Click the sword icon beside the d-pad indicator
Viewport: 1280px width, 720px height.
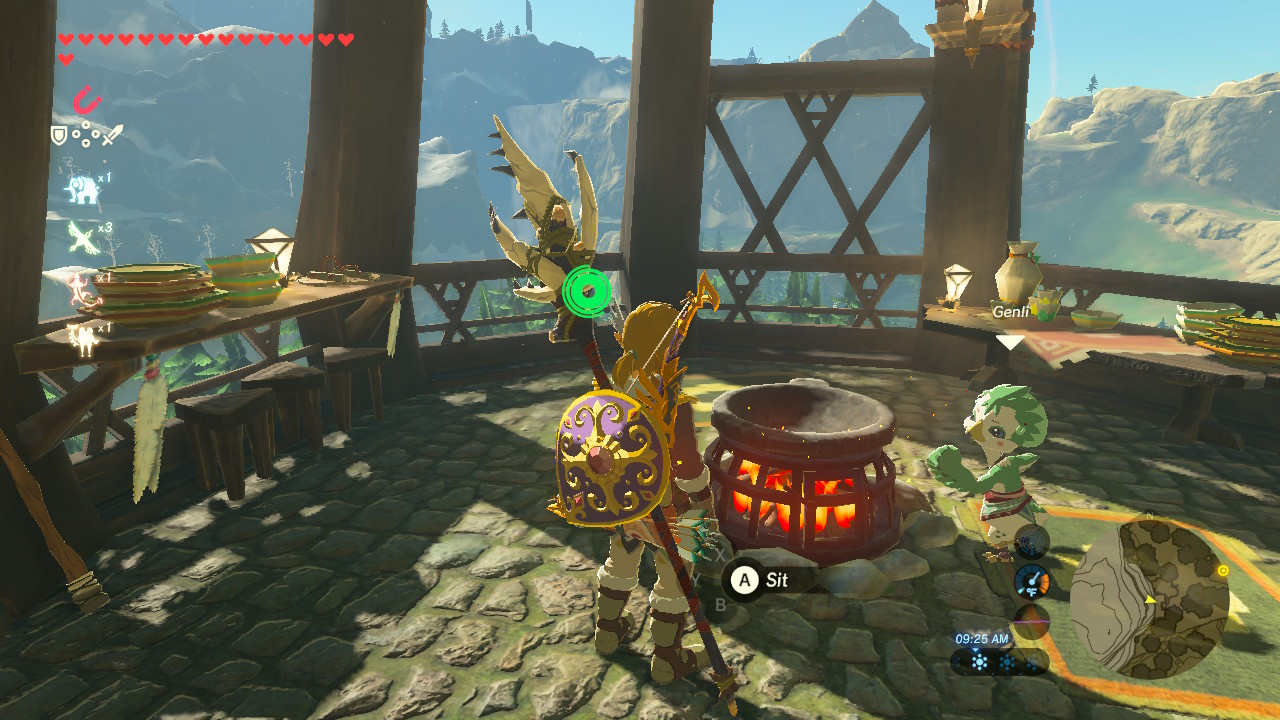[112, 134]
